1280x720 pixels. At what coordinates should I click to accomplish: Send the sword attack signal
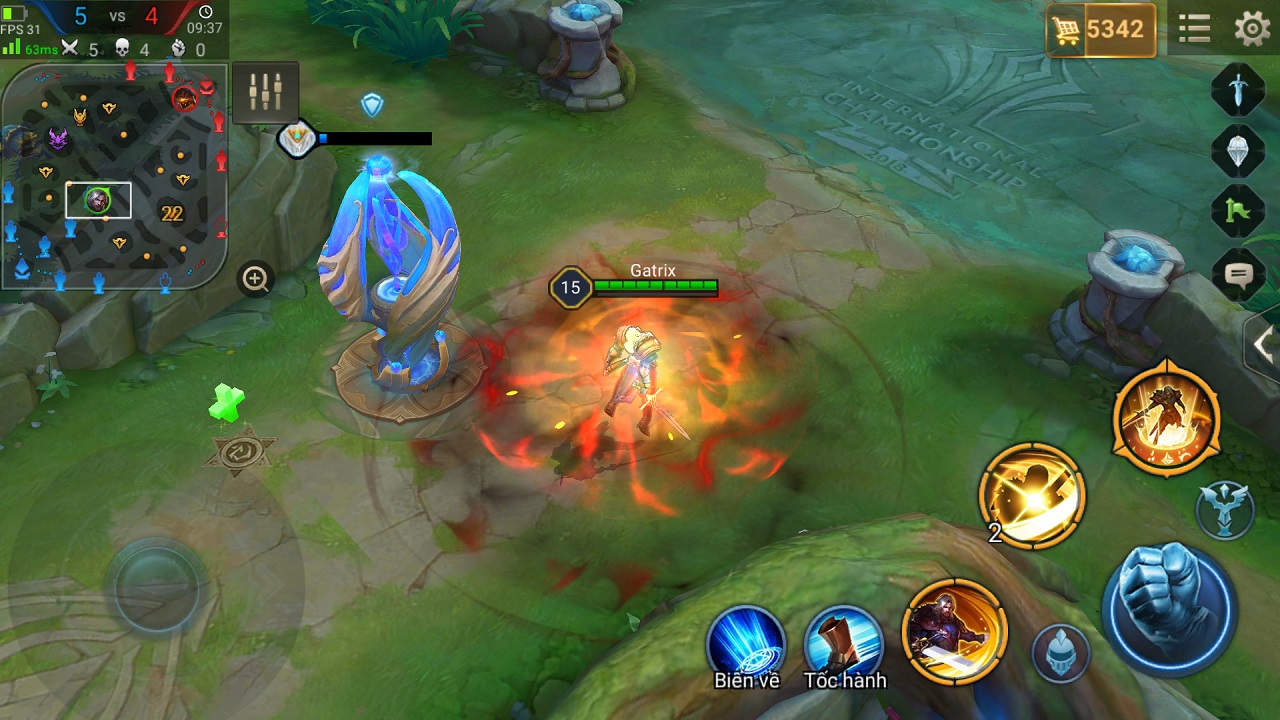click(x=1238, y=91)
